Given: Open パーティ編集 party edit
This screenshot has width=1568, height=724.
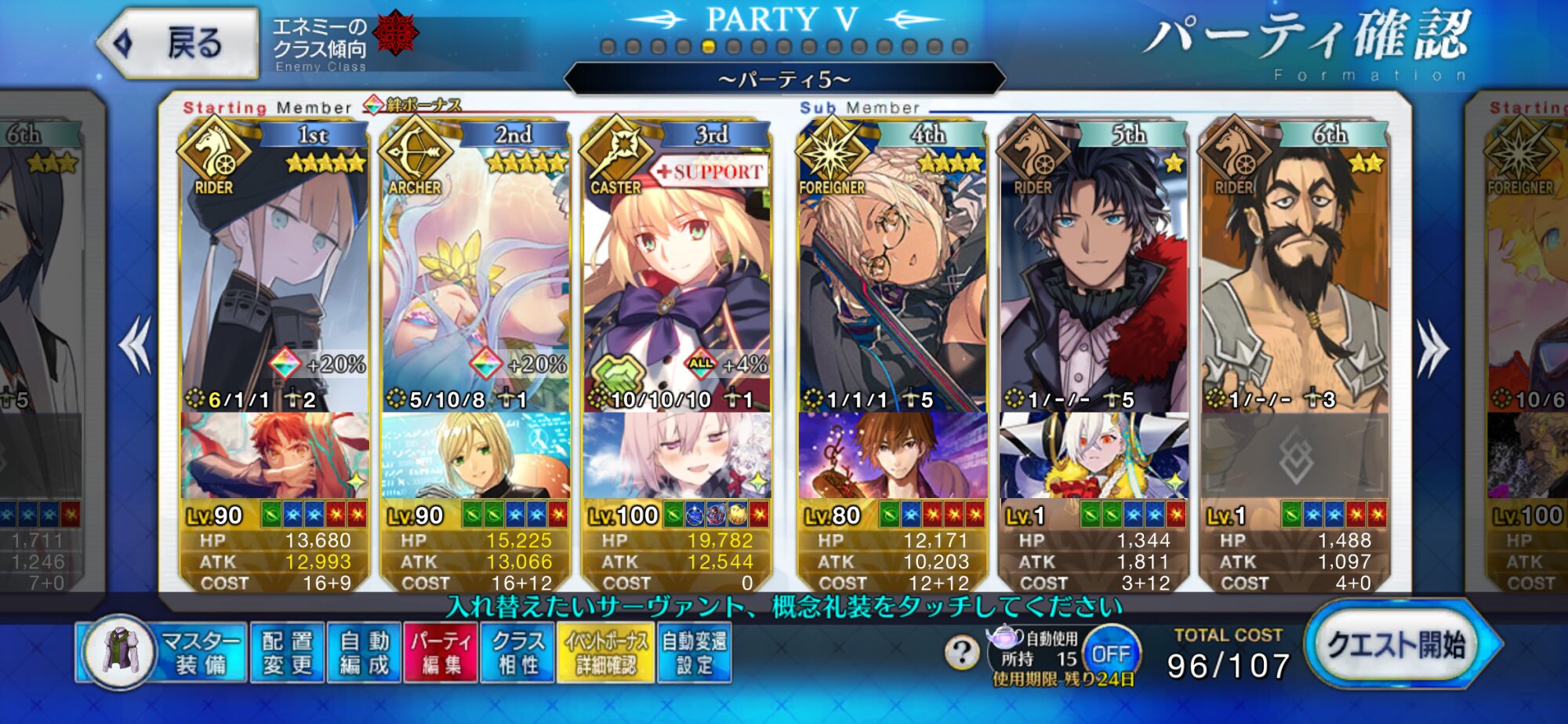Looking at the screenshot, I should 441,653.
